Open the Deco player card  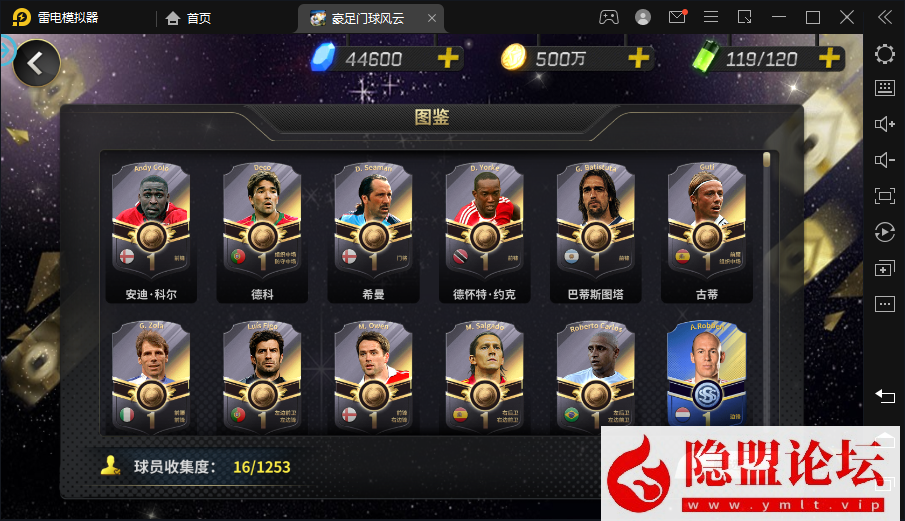(x=262, y=222)
